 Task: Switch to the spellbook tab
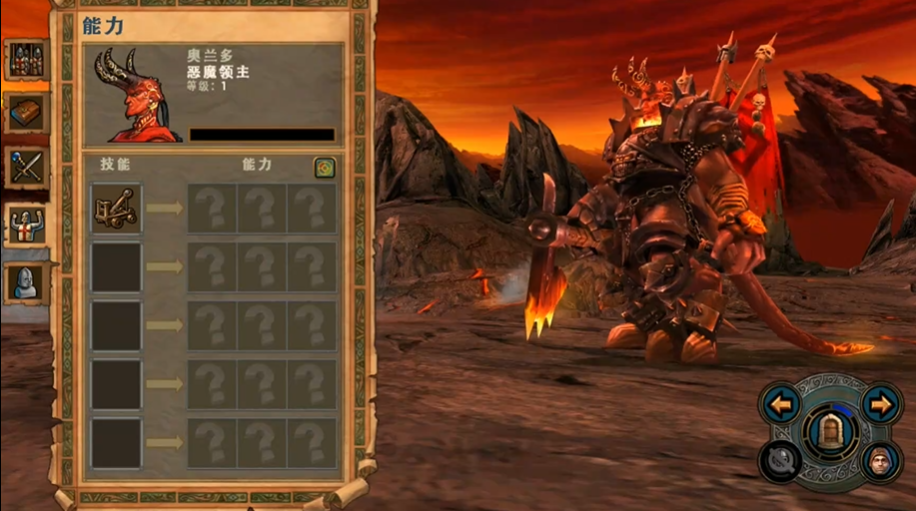(25, 114)
